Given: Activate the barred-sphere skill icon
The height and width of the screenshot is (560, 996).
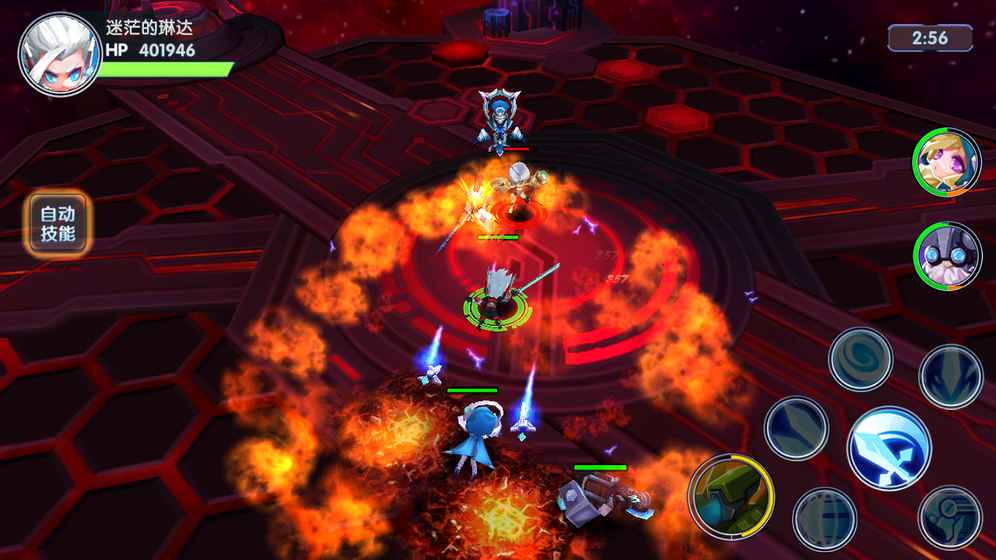Looking at the screenshot, I should click(824, 519).
